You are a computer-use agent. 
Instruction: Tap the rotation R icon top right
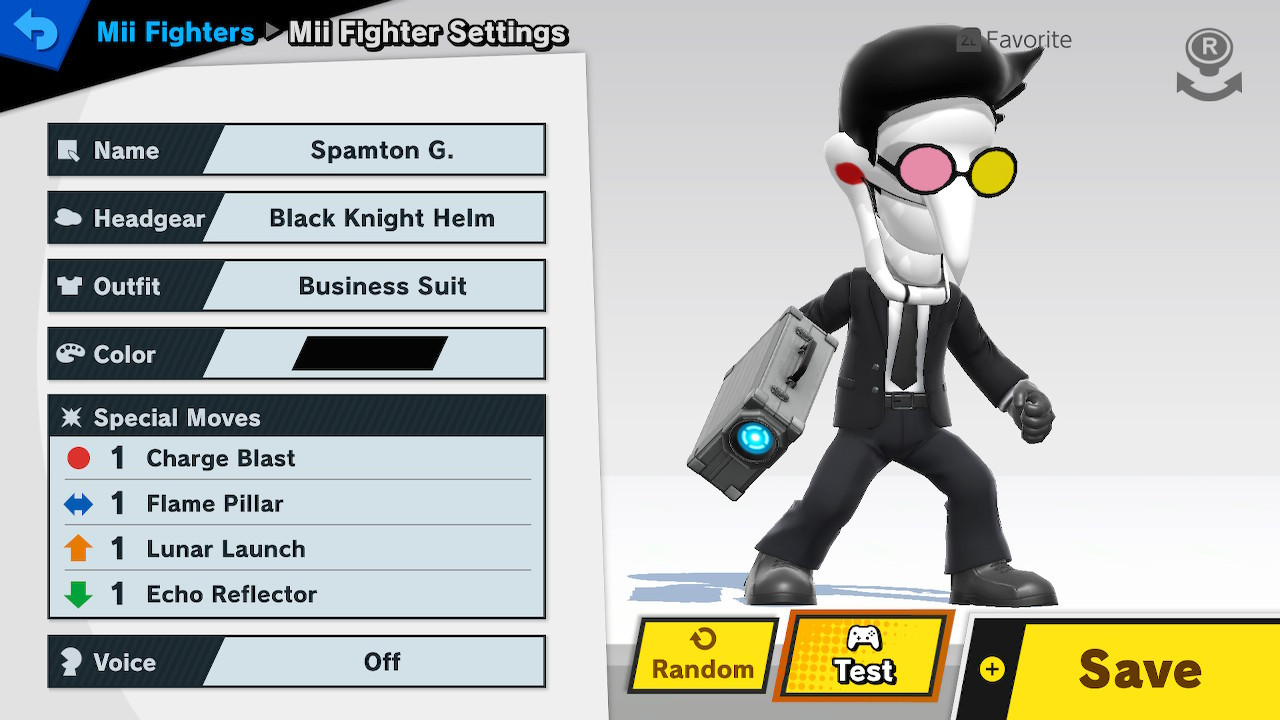pos(1208,63)
